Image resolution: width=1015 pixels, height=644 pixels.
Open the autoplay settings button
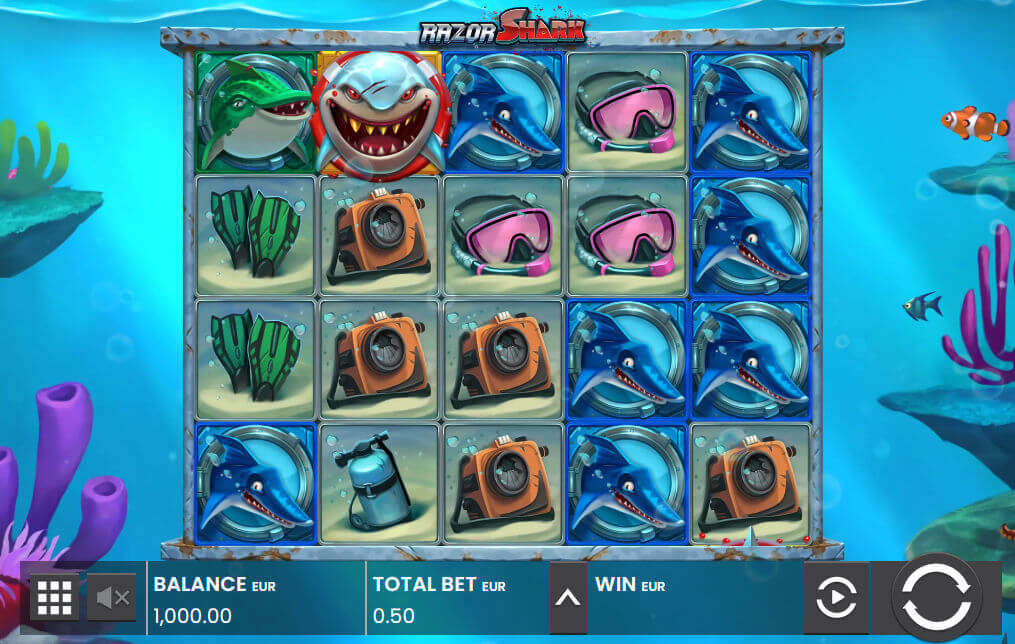tap(836, 598)
